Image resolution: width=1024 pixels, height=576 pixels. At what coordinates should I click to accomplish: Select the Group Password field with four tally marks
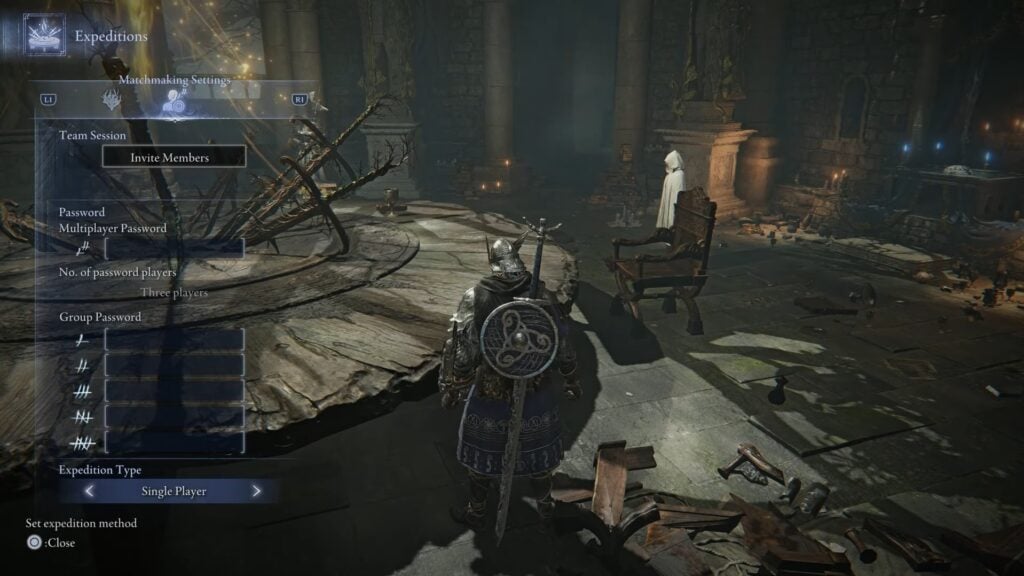173,416
